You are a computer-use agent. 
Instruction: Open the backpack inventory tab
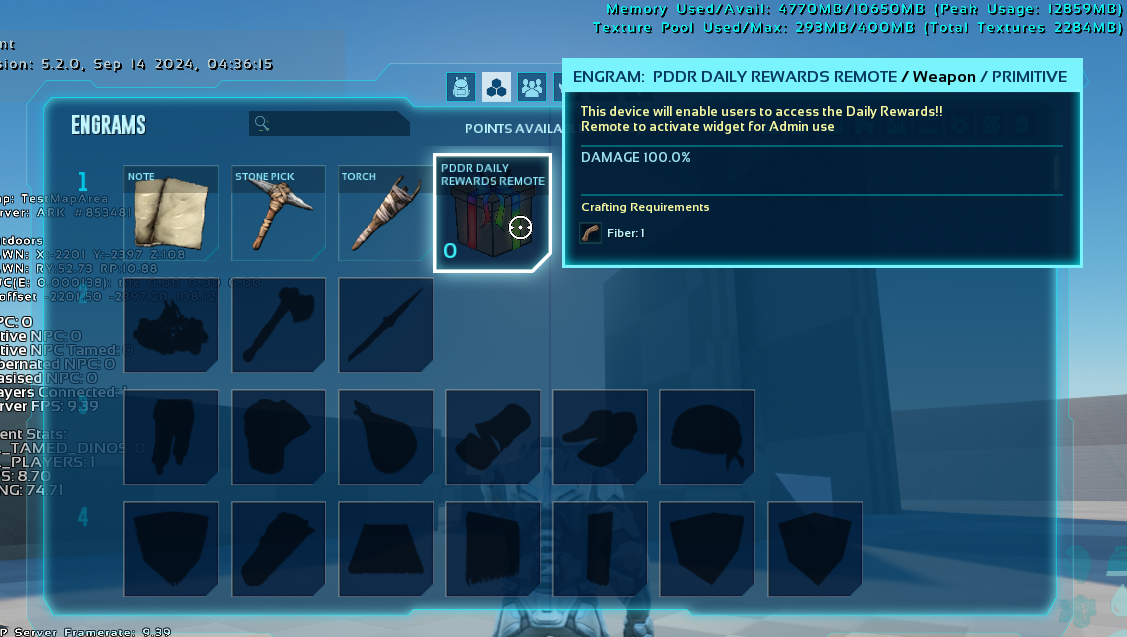pyautogui.click(x=461, y=87)
